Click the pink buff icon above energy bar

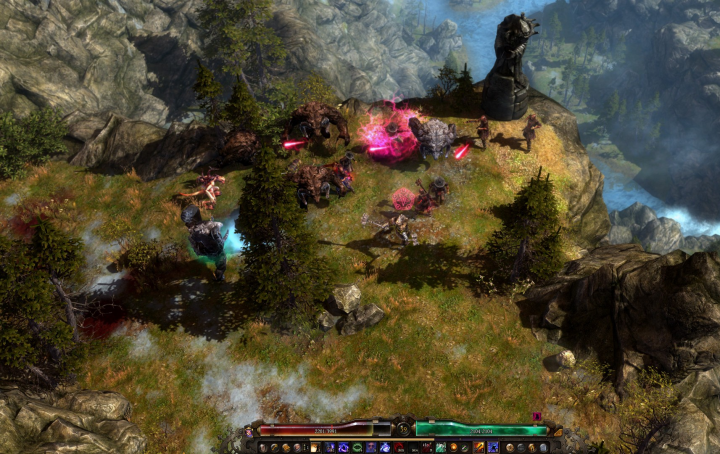(537, 416)
